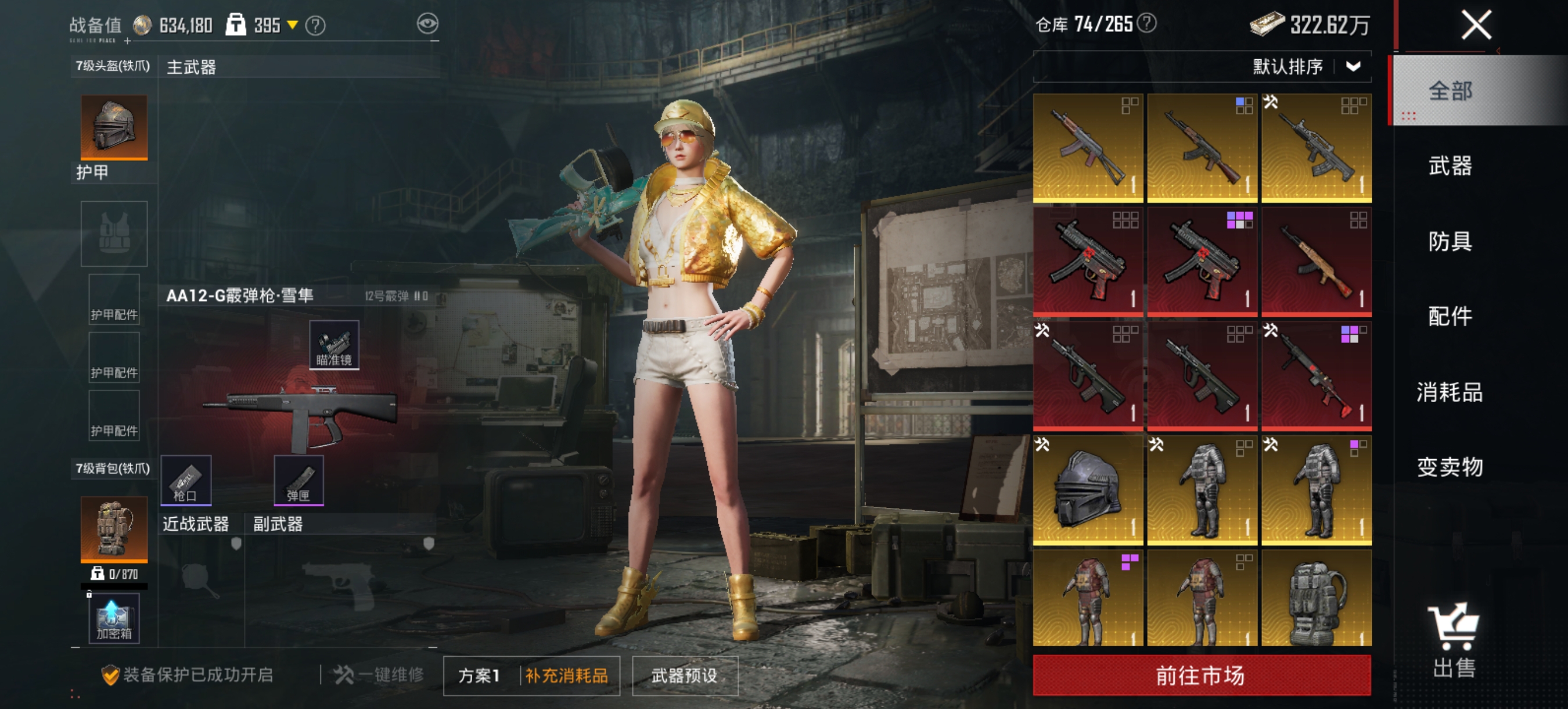This screenshot has width=1568, height=709.
Task: Click the muzzle attachment (枪口) slot
Action: [x=187, y=481]
